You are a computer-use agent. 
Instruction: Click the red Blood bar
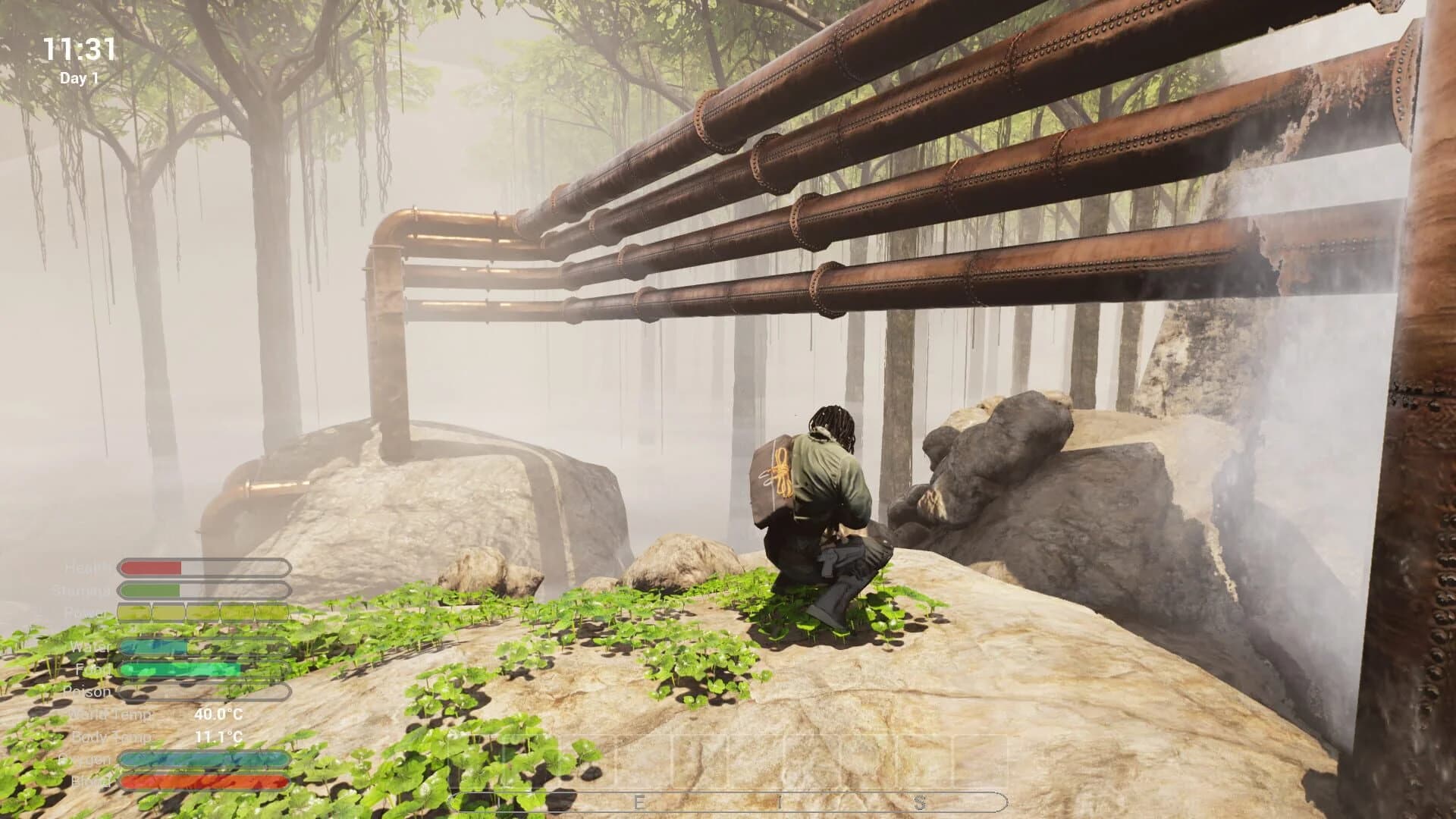[205, 782]
